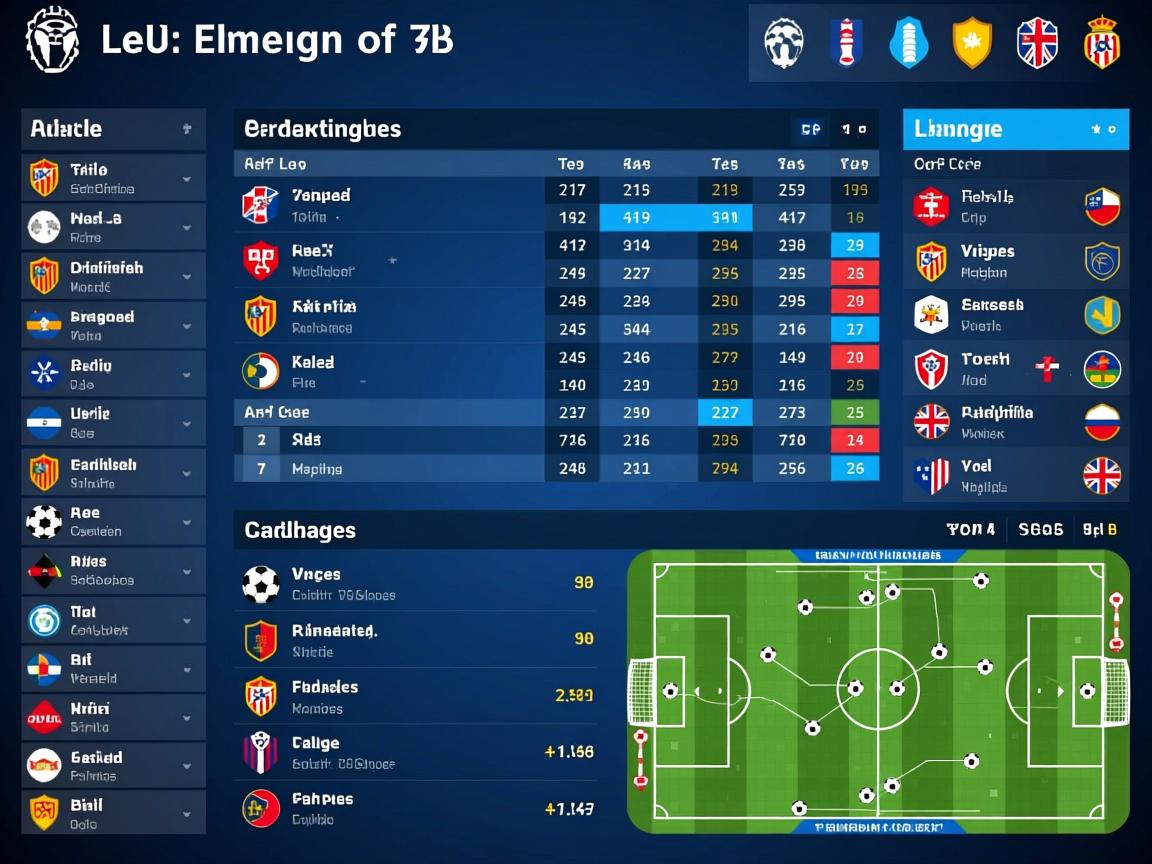The width and height of the screenshot is (1152, 864).
Task: Choose the Bragoed sidebar team
Action: [x=112, y=325]
